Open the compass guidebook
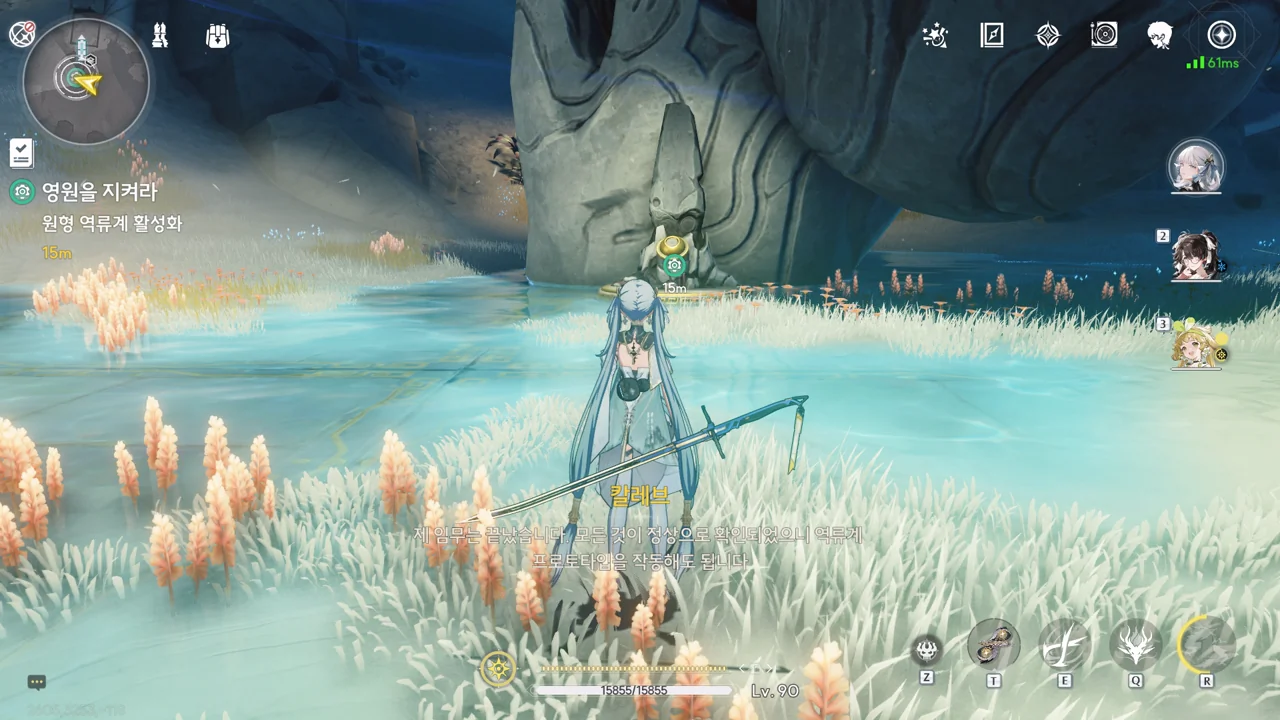 click(x=991, y=36)
